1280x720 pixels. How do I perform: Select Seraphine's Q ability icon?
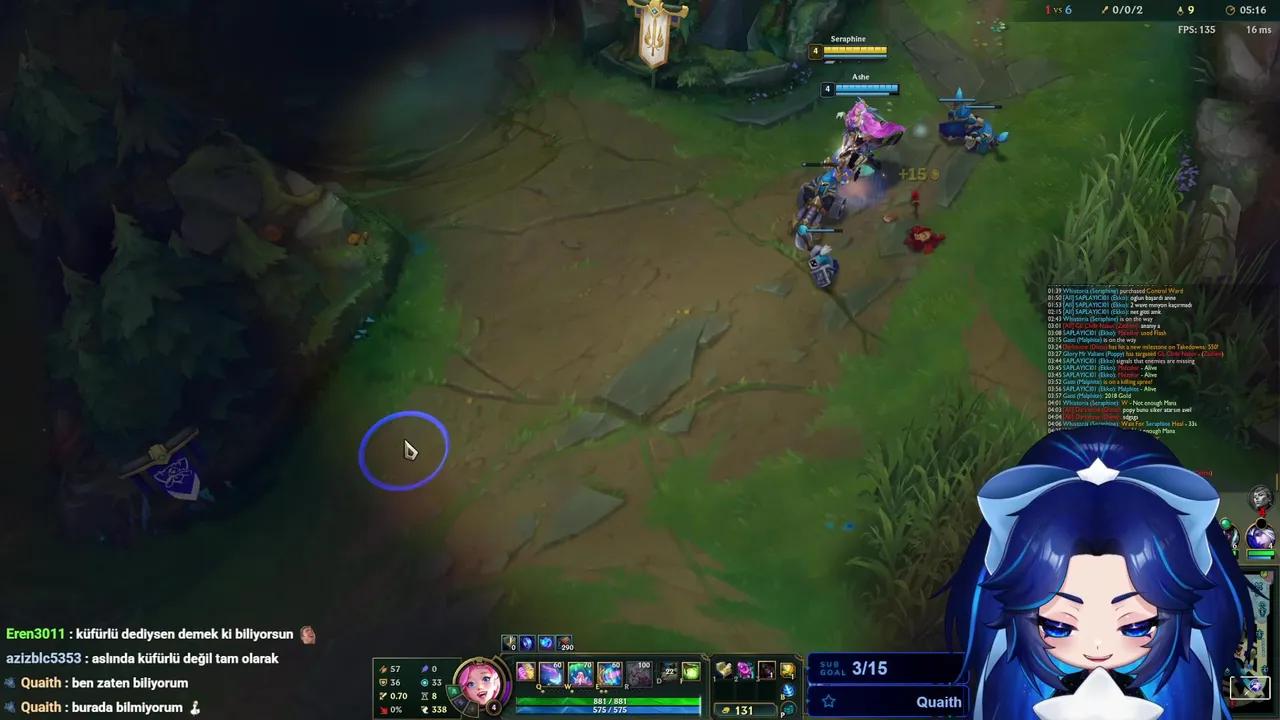point(550,672)
